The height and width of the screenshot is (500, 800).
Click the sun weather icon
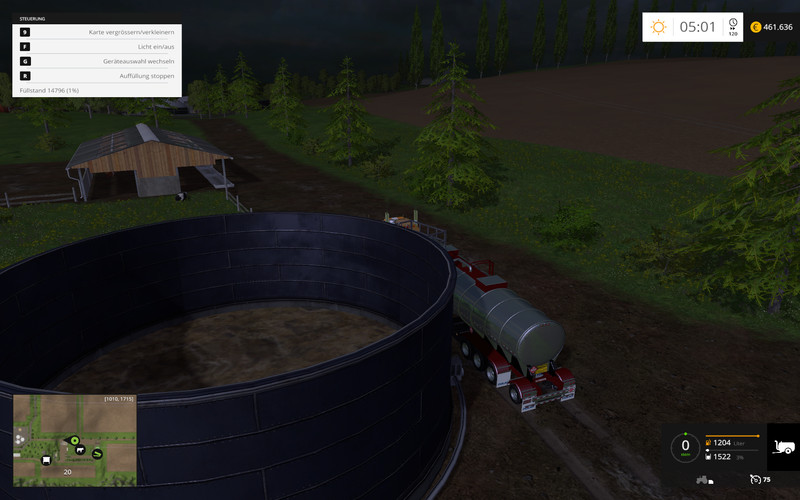point(658,27)
